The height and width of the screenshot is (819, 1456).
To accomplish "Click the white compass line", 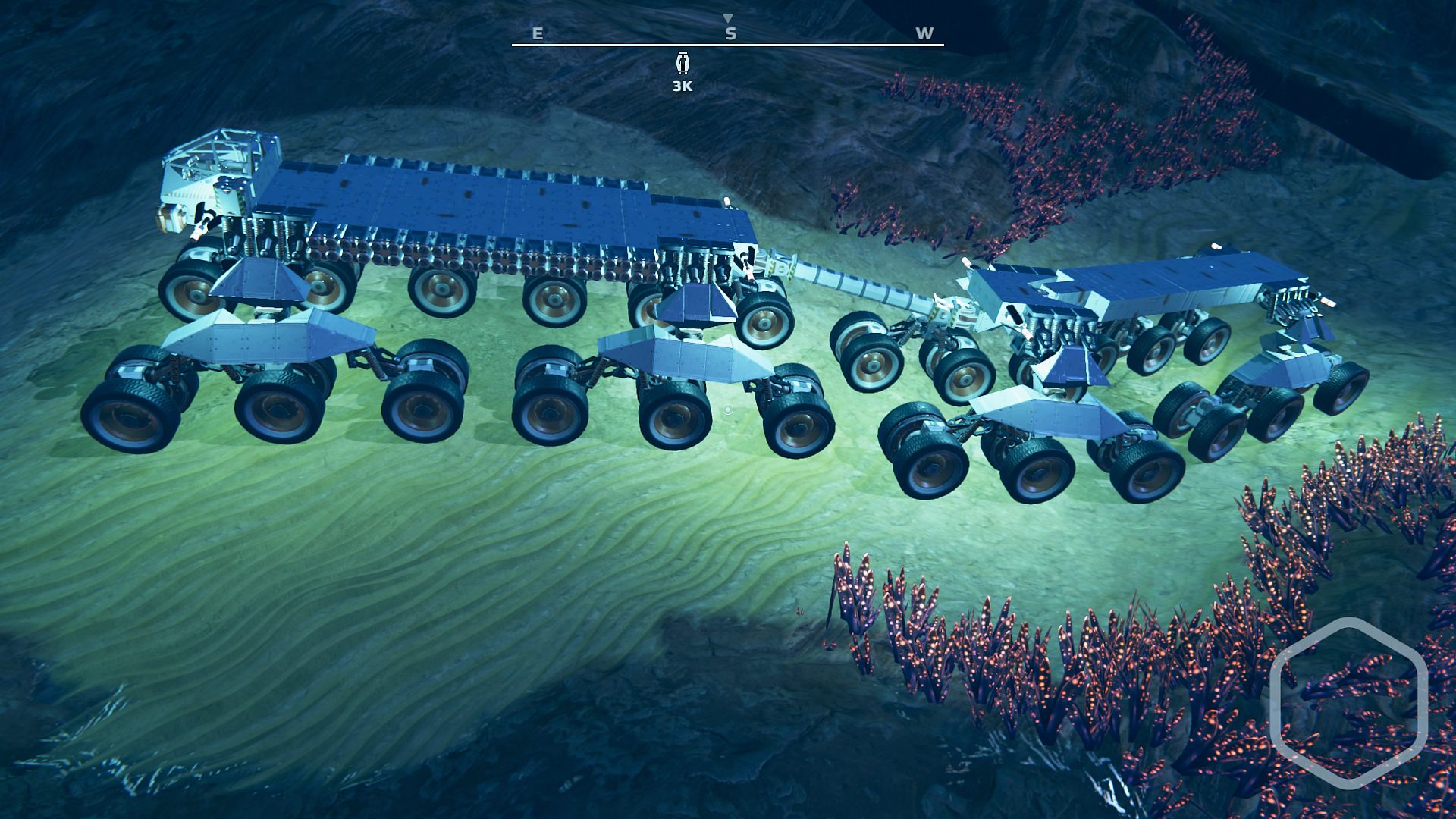I will 728,45.
